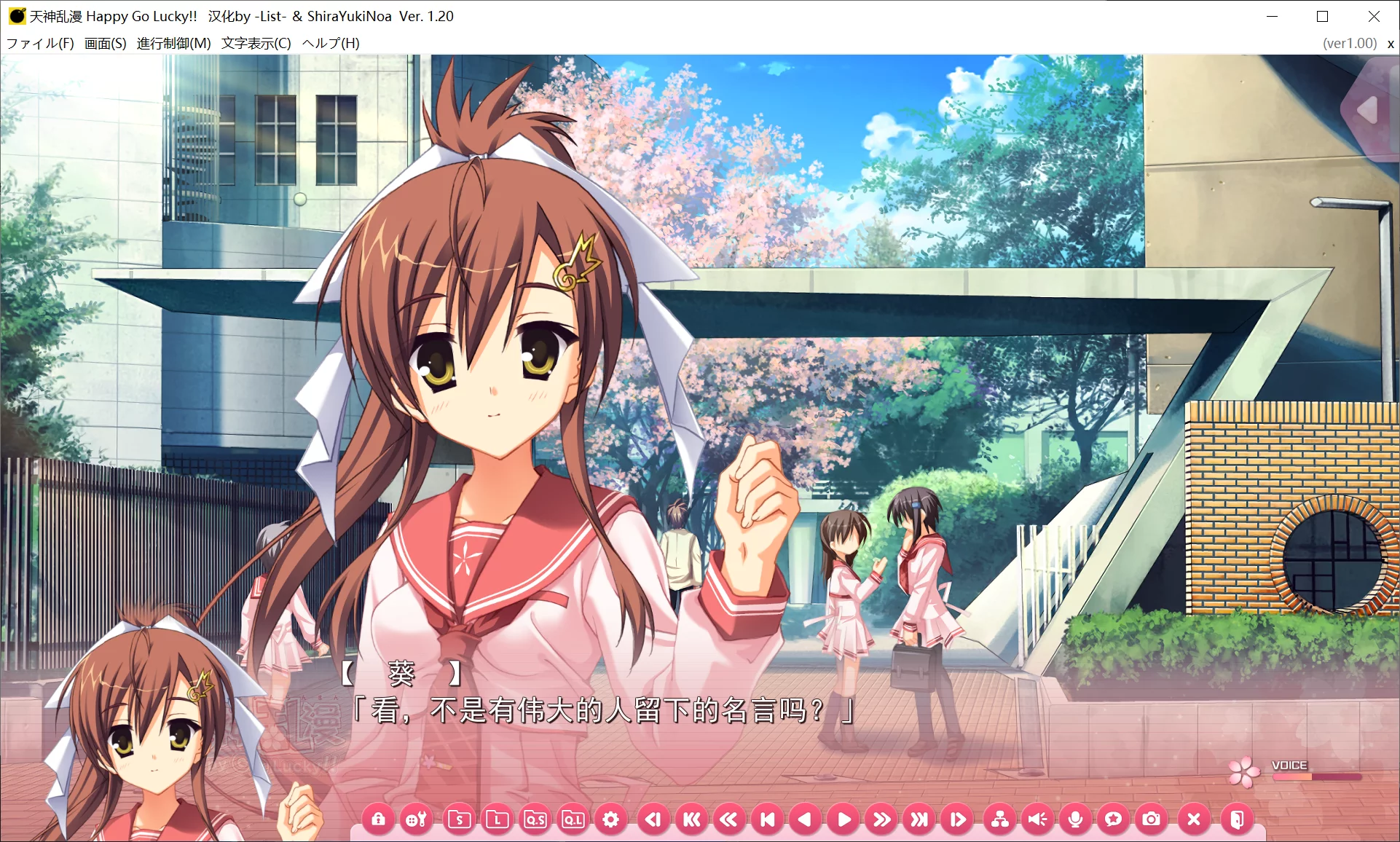Open the ファイル(F) menu

tap(40, 43)
